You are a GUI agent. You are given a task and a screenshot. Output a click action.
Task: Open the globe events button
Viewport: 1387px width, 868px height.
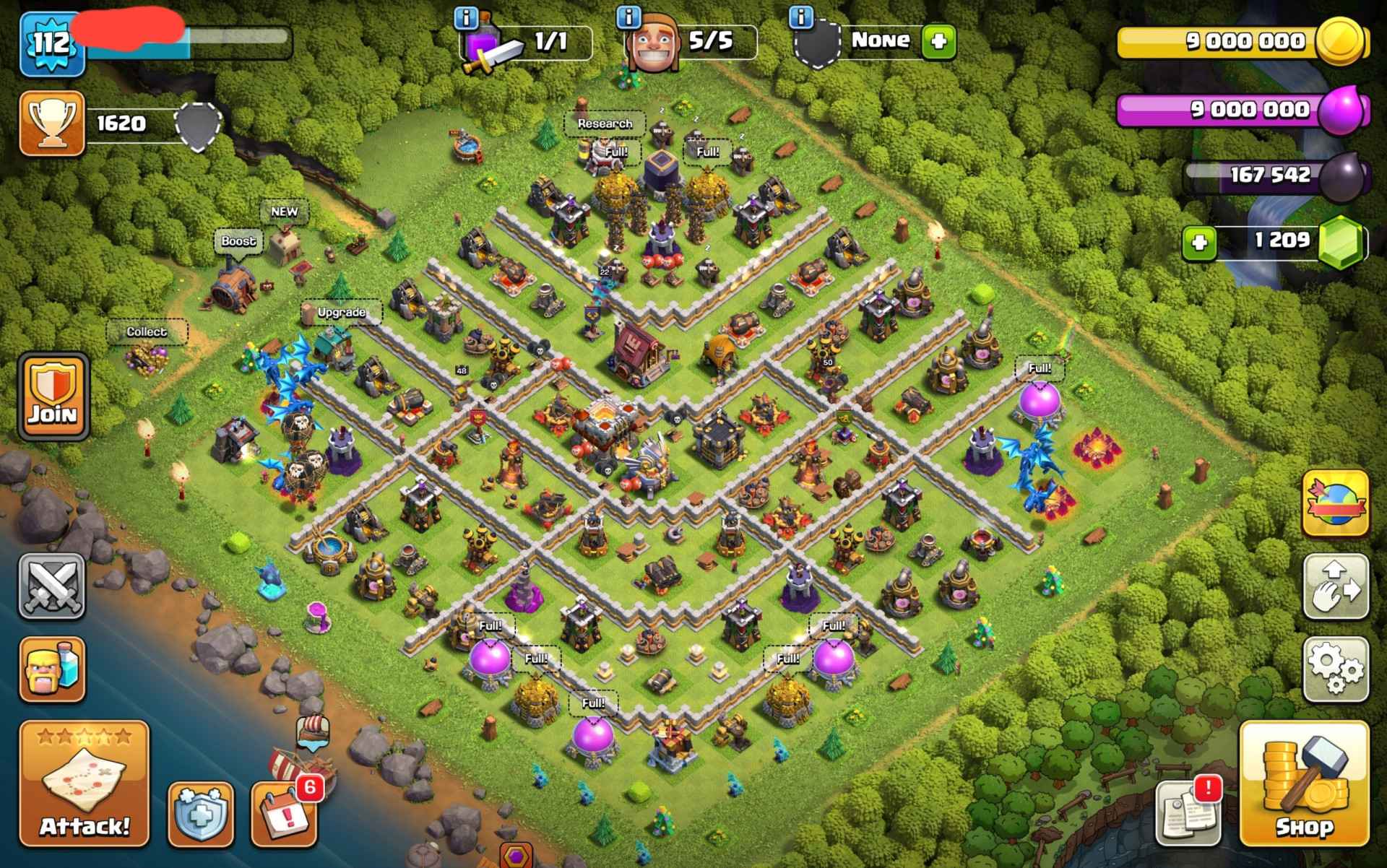[1336, 503]
